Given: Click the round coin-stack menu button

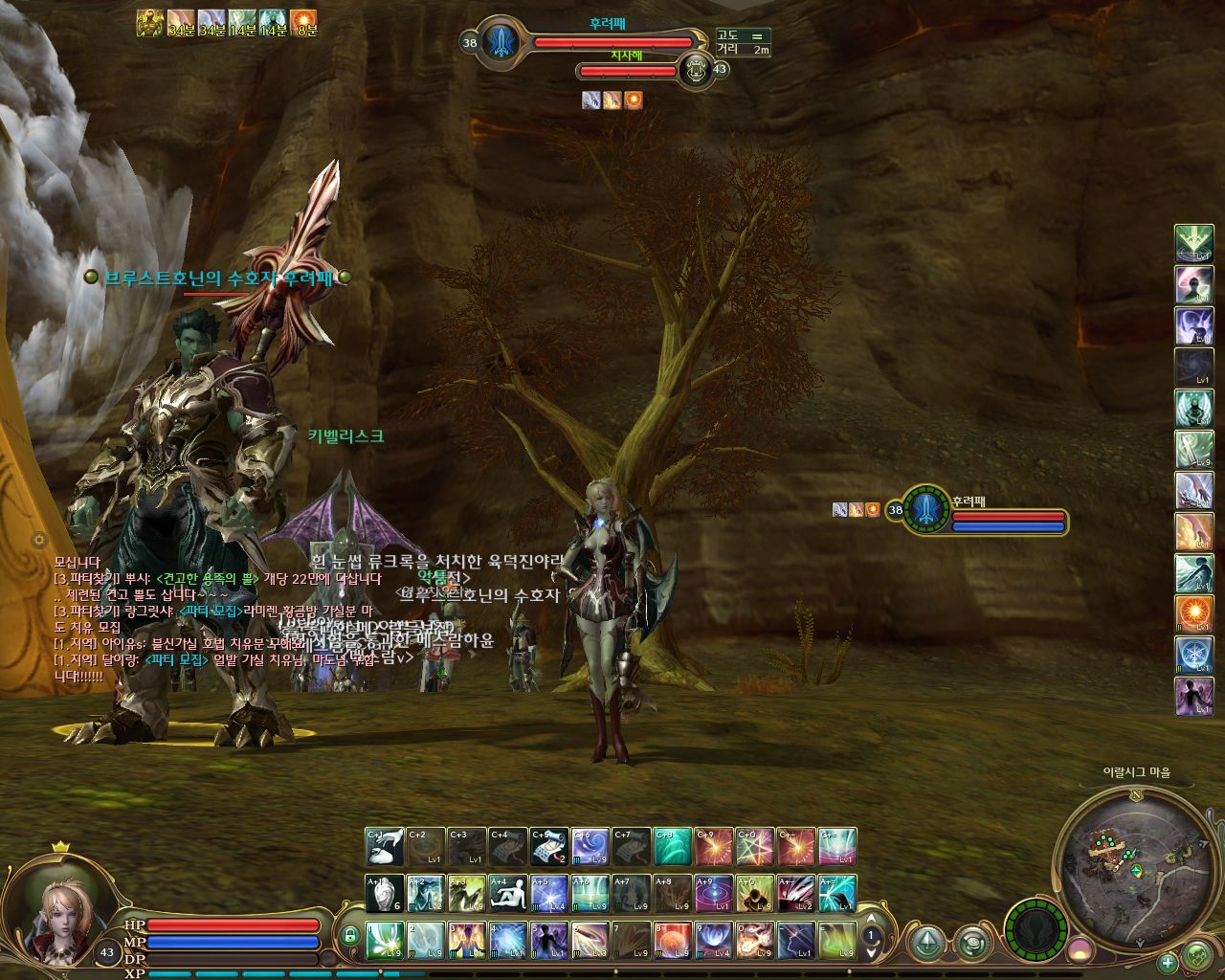Looking at the screenshot, I should 972,944.
